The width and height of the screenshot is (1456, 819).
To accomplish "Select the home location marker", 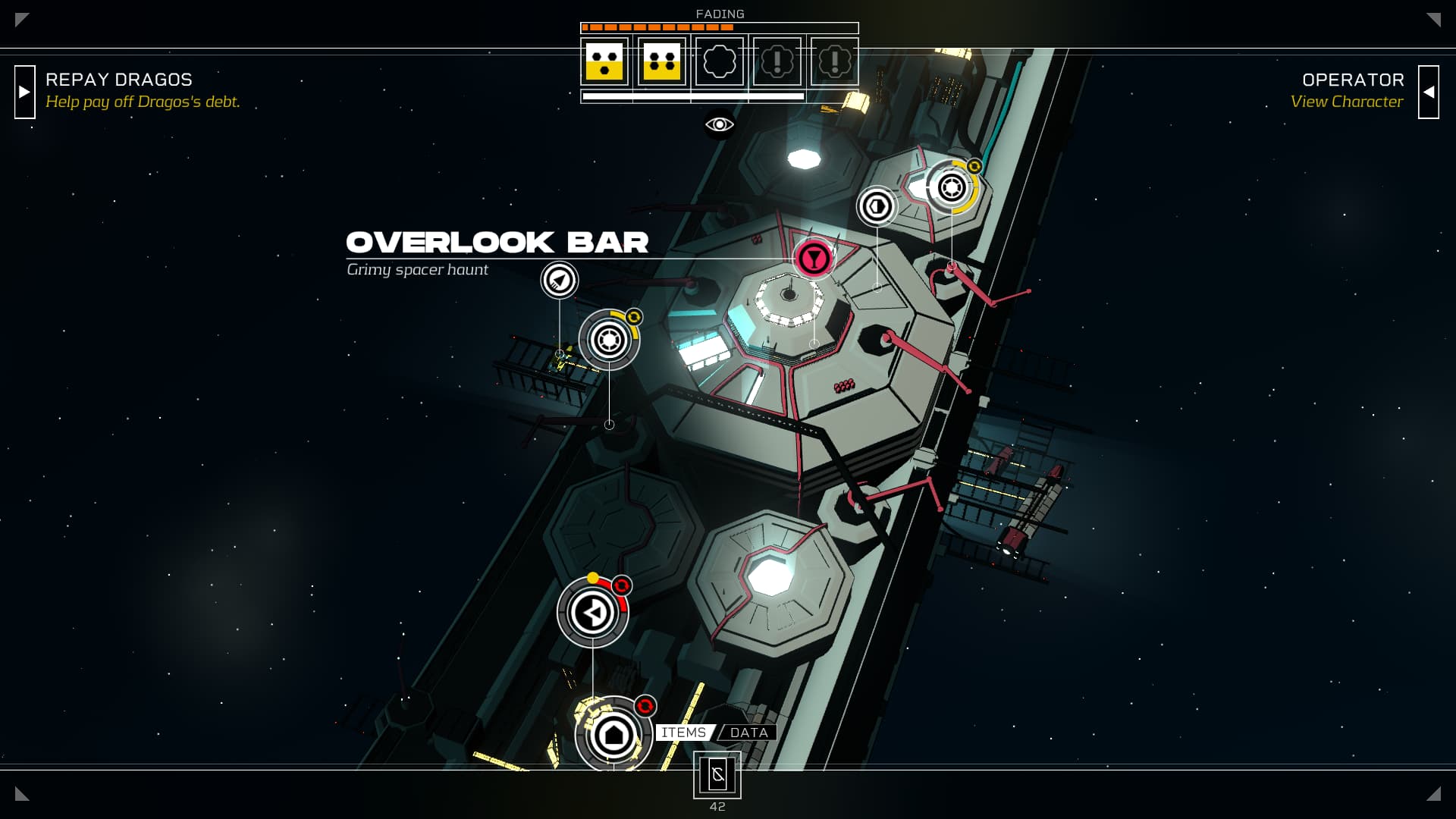I will (x=613, y=734).
